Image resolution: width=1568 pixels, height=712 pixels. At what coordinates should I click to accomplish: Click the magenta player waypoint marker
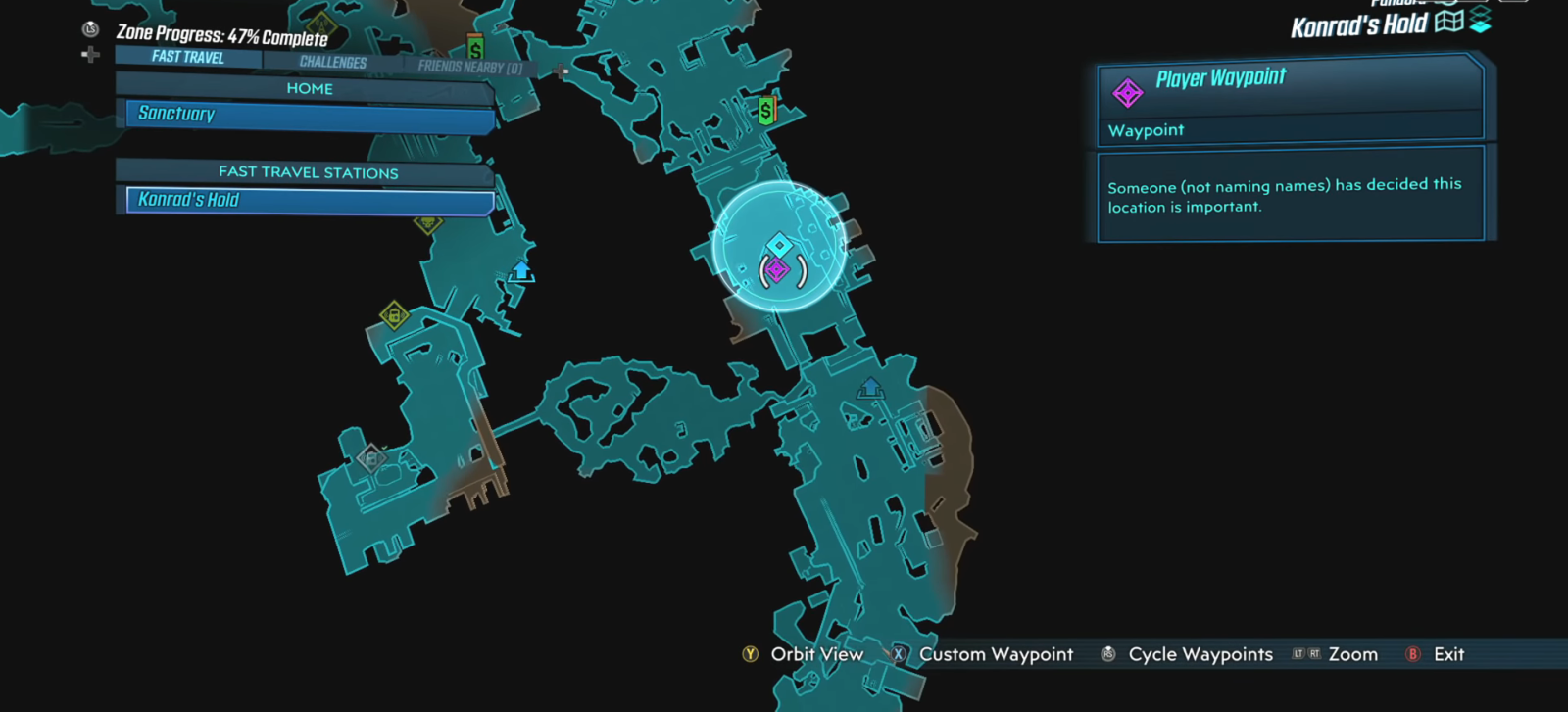(x=777, y=269)
